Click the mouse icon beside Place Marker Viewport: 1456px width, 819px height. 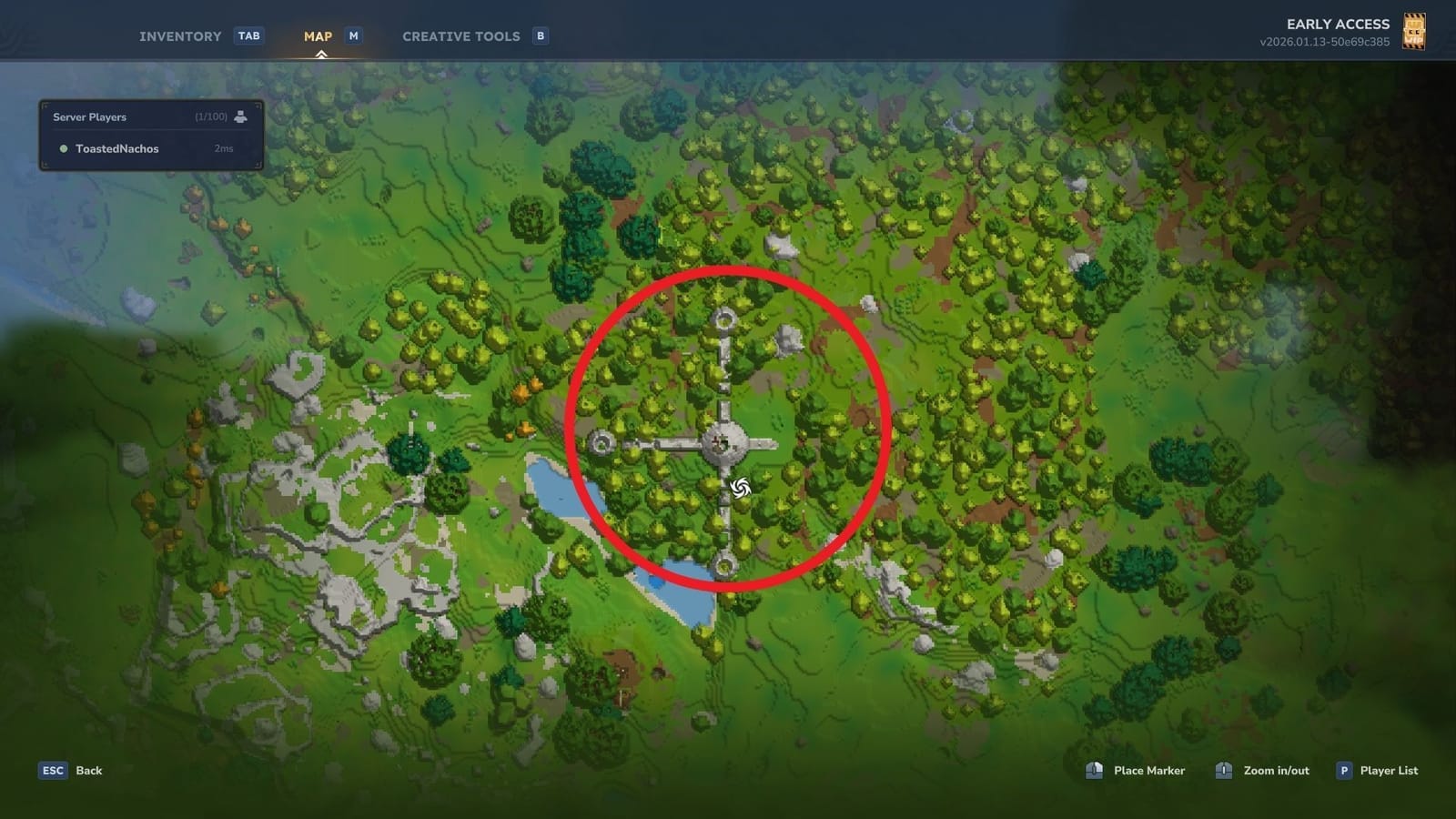1094,770
